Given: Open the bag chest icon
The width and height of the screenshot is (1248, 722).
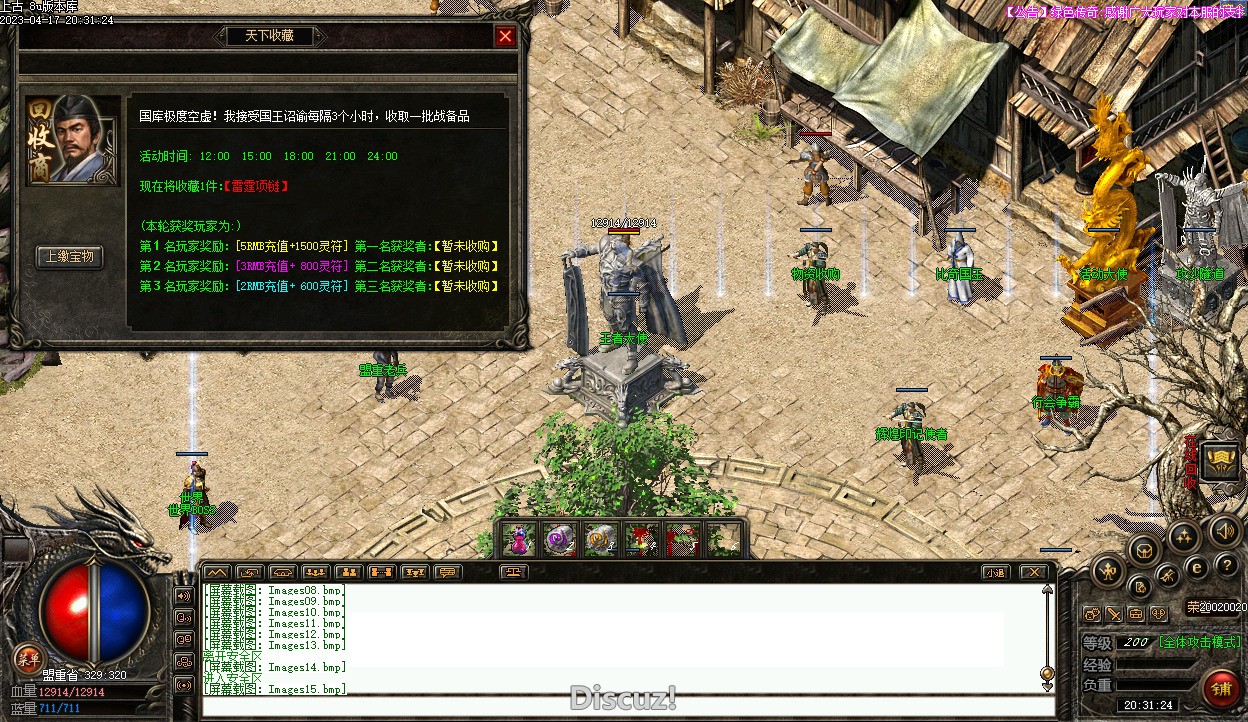Looking at the screenshot, I should coord(1144,549).
